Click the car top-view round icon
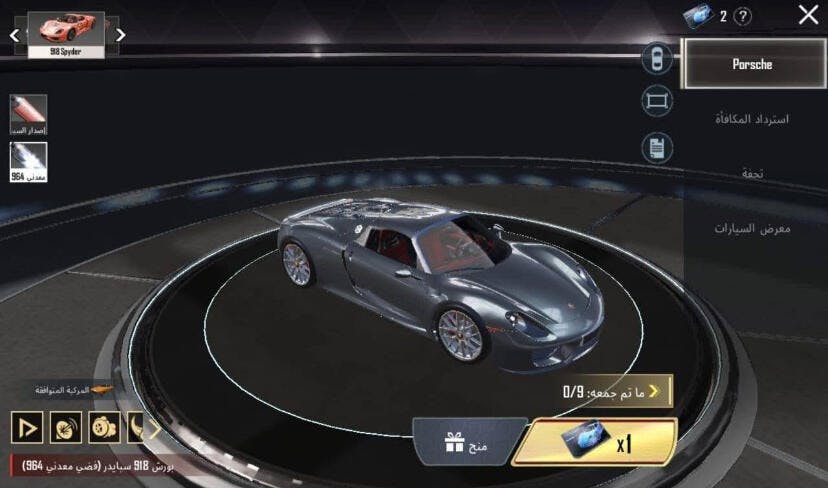 (657, 58)
